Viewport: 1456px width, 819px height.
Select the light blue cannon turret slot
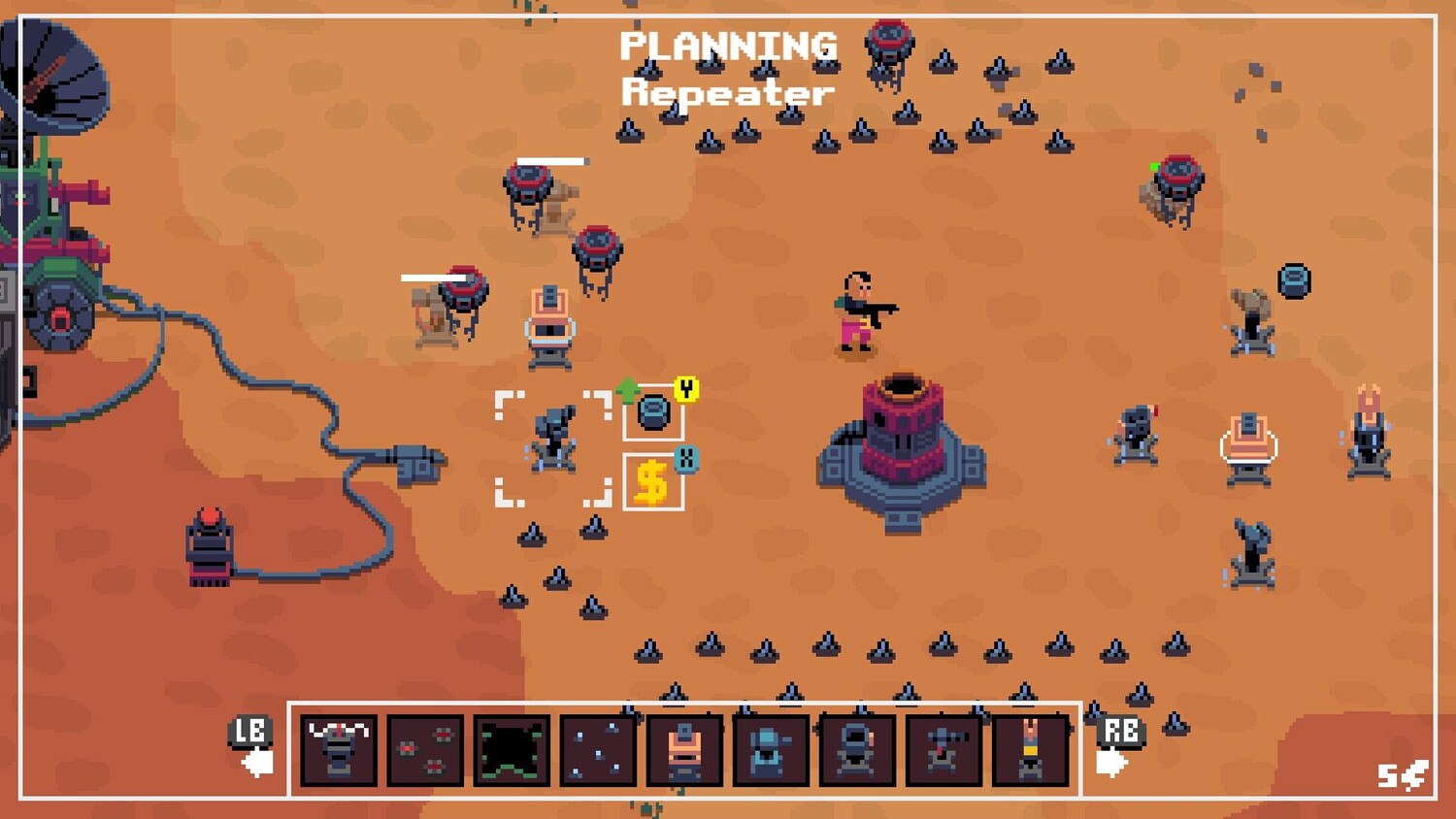click(771, 749)
